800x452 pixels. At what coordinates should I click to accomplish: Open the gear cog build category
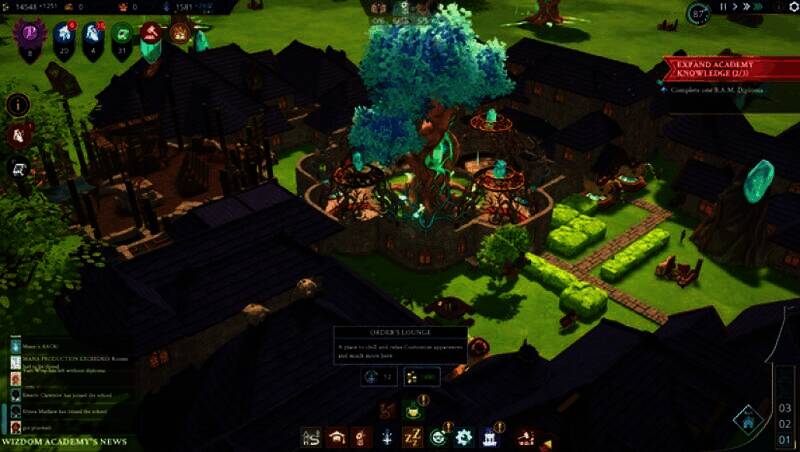tap(463, 436)
